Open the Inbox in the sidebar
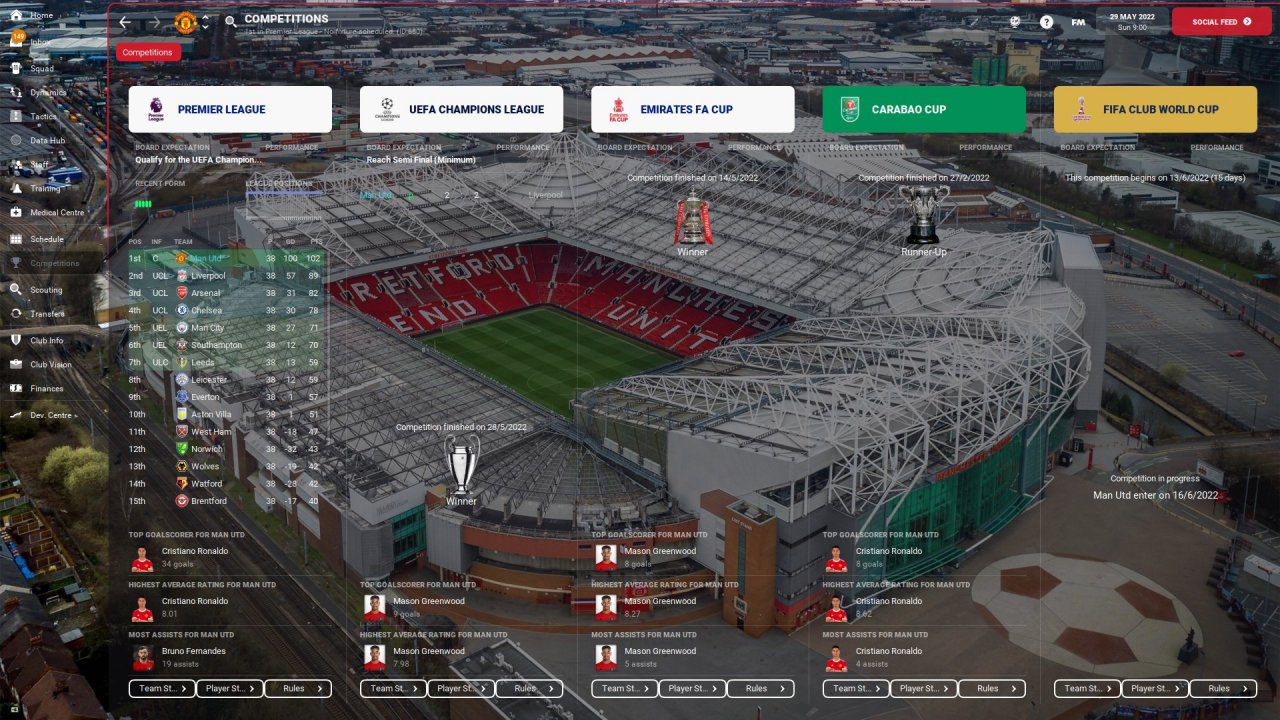The image size is (1280, 720). tap(40, 42)
